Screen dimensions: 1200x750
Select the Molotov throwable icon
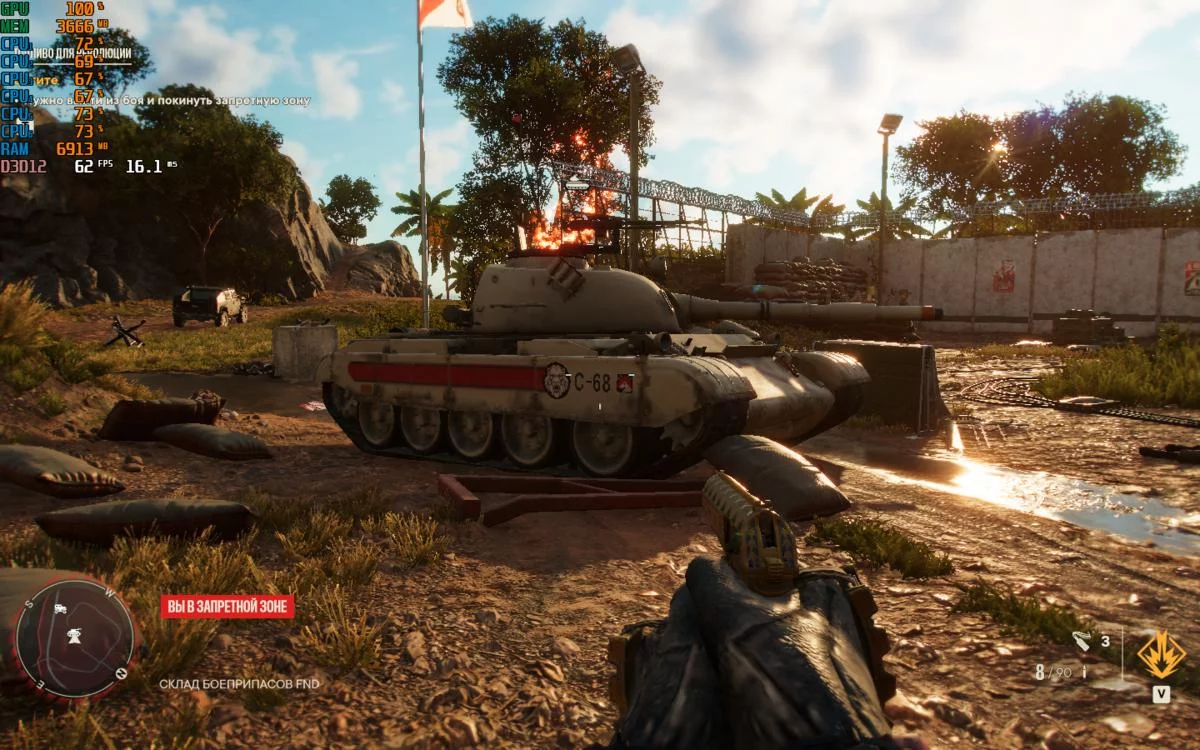pyautogui.click(x=1082, y=641)
